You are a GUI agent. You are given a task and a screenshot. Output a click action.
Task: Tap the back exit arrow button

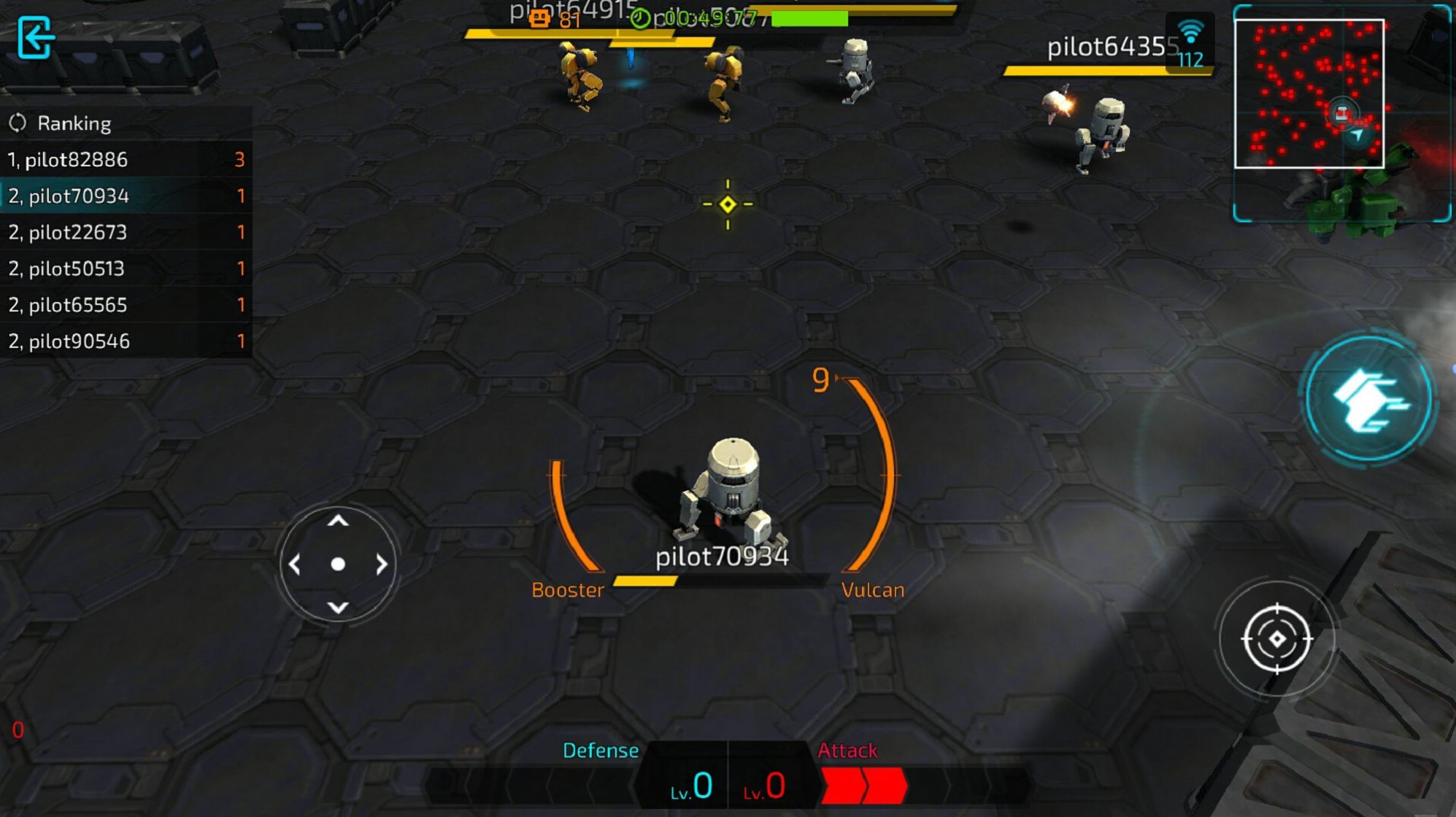pyautogui.click(x=35, y=37)
